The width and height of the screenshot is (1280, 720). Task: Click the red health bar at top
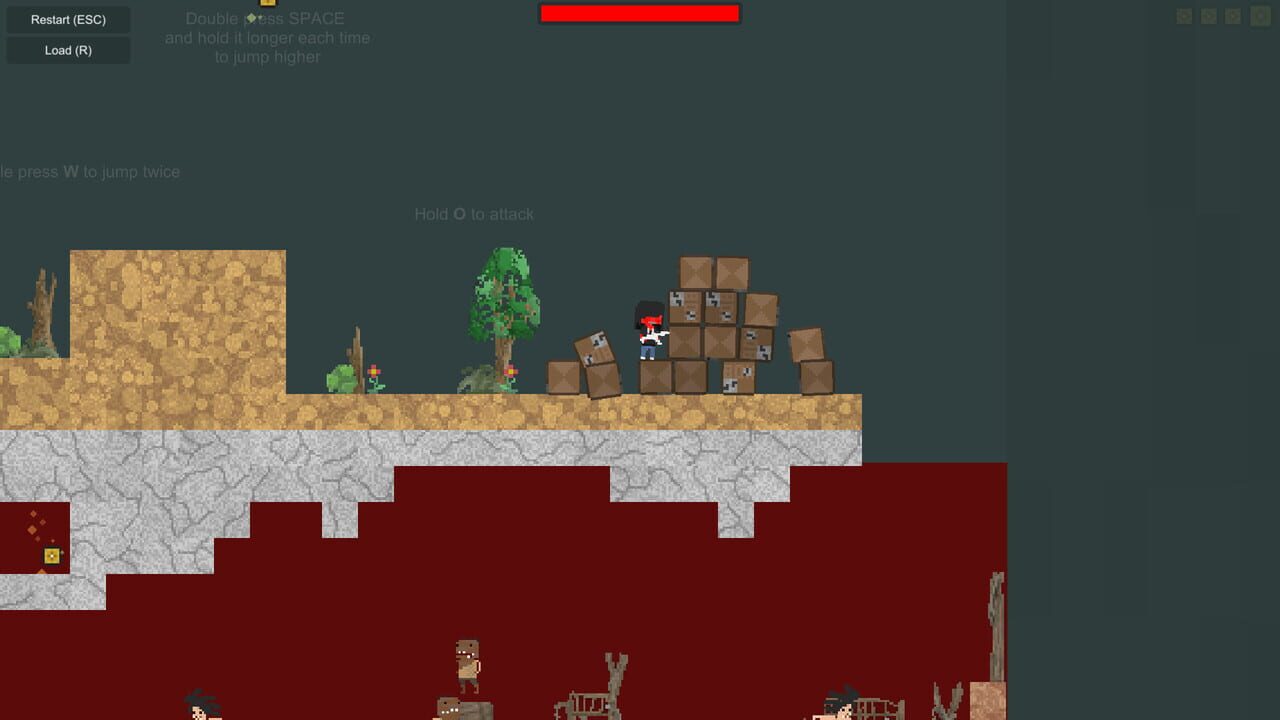(640, 13)
